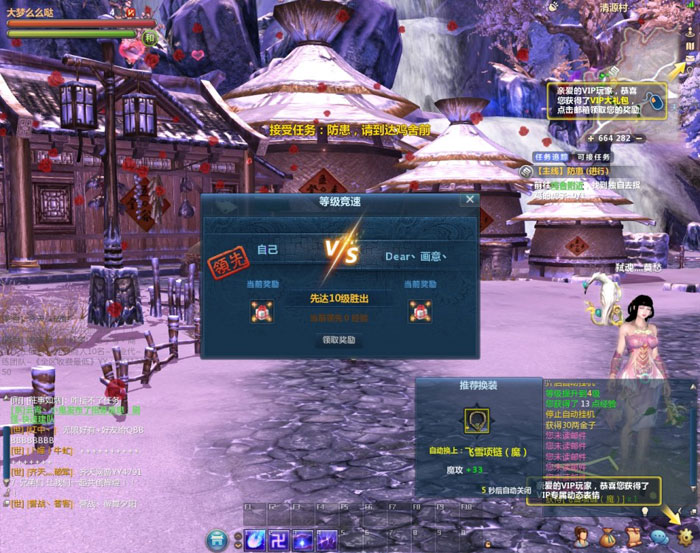Switch to the 任务追踪 quest tracking tab

coord(551,157)
